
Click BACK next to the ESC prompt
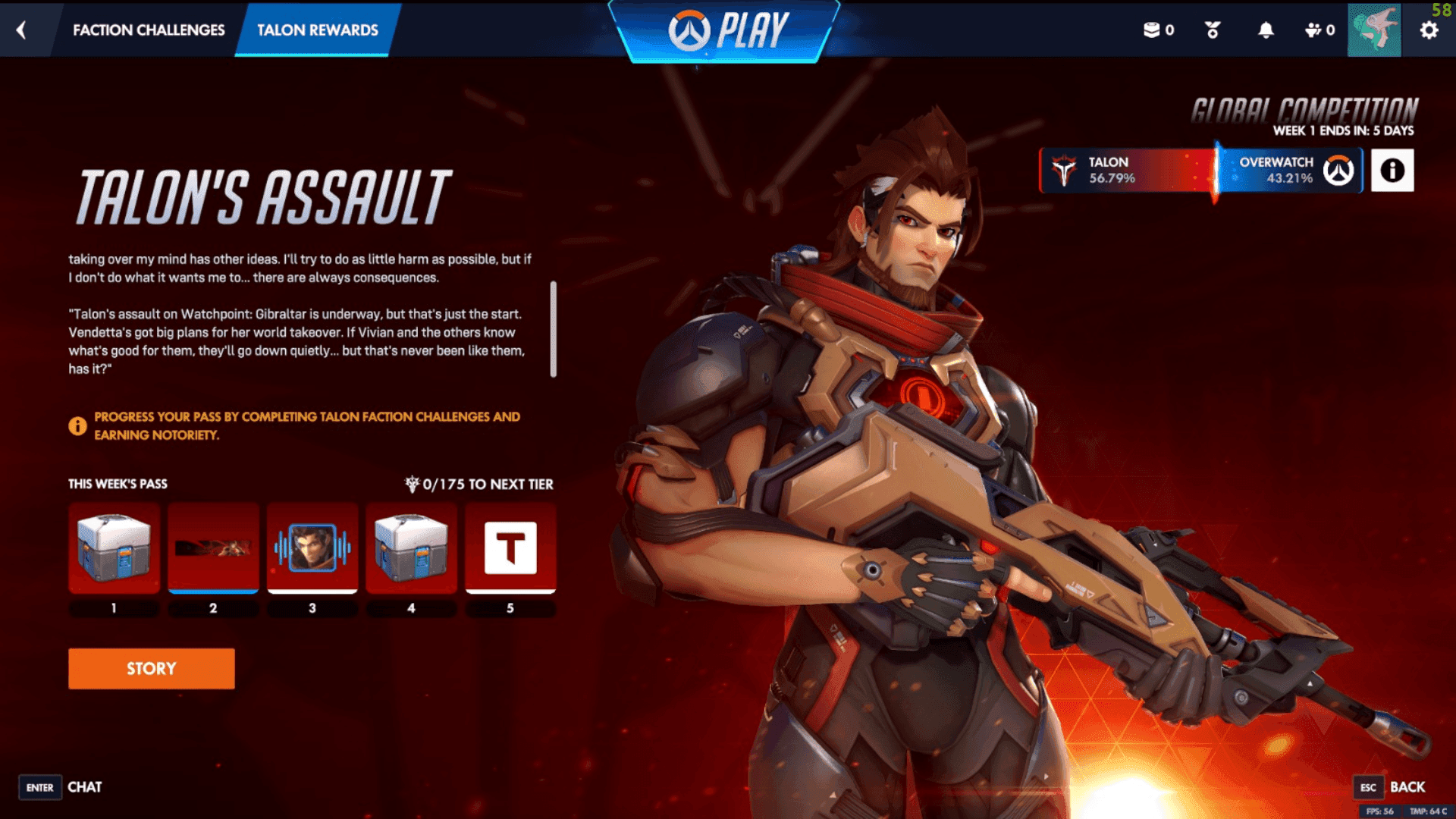tap(1407, 787)
